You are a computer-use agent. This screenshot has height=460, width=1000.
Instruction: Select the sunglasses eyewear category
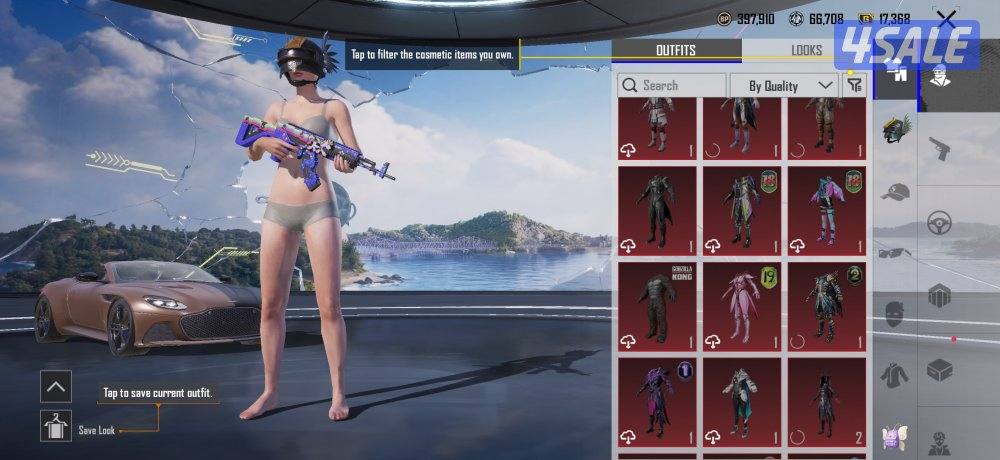[x=895, y=252]
